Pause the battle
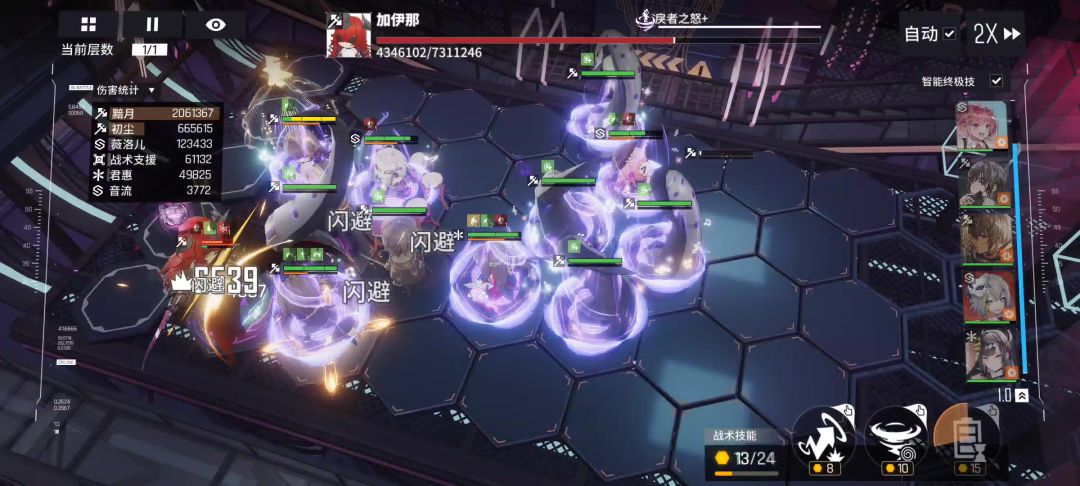 pos(152,25)
